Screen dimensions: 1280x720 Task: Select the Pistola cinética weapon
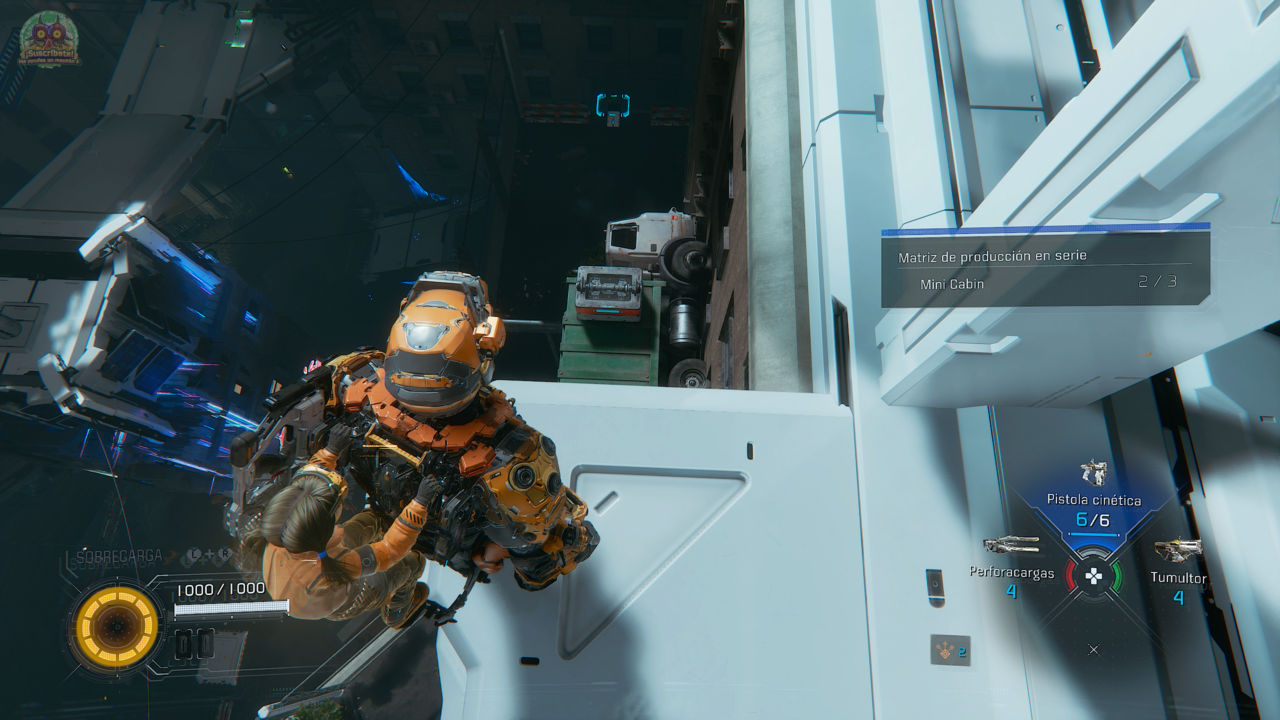(x=1093, y=472)
